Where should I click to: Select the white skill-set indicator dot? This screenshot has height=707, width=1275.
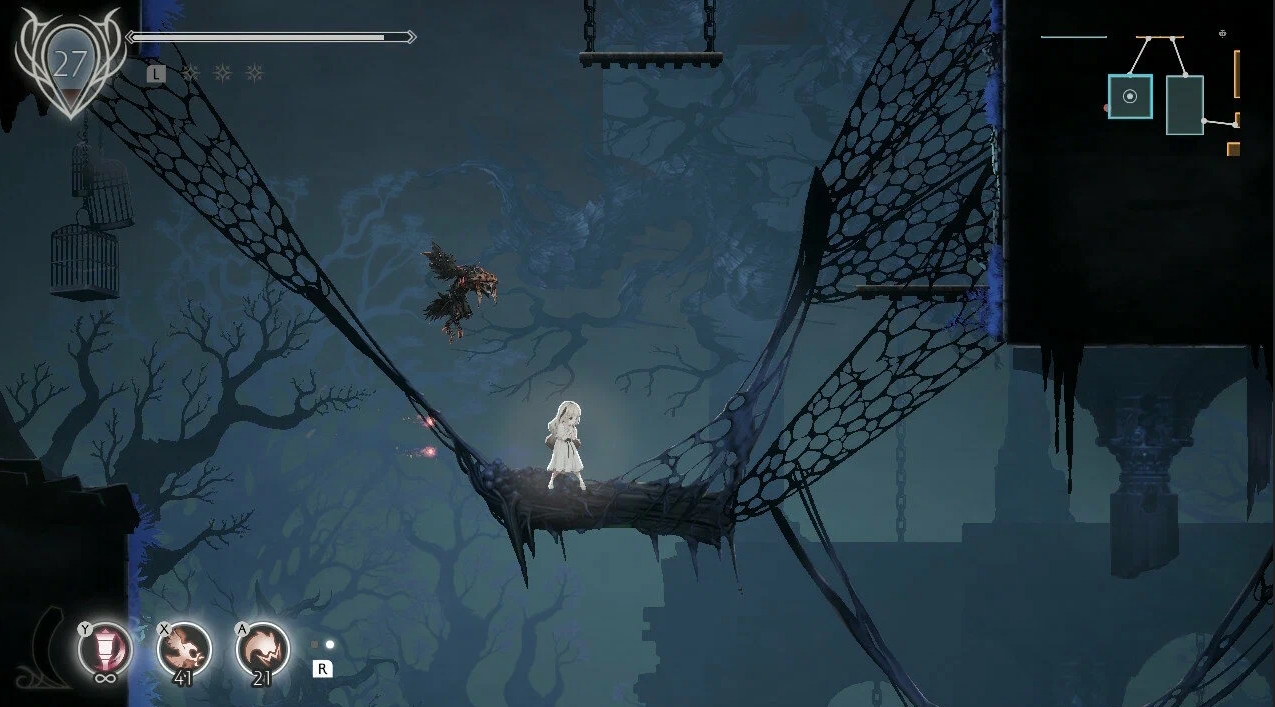(330, 645)
